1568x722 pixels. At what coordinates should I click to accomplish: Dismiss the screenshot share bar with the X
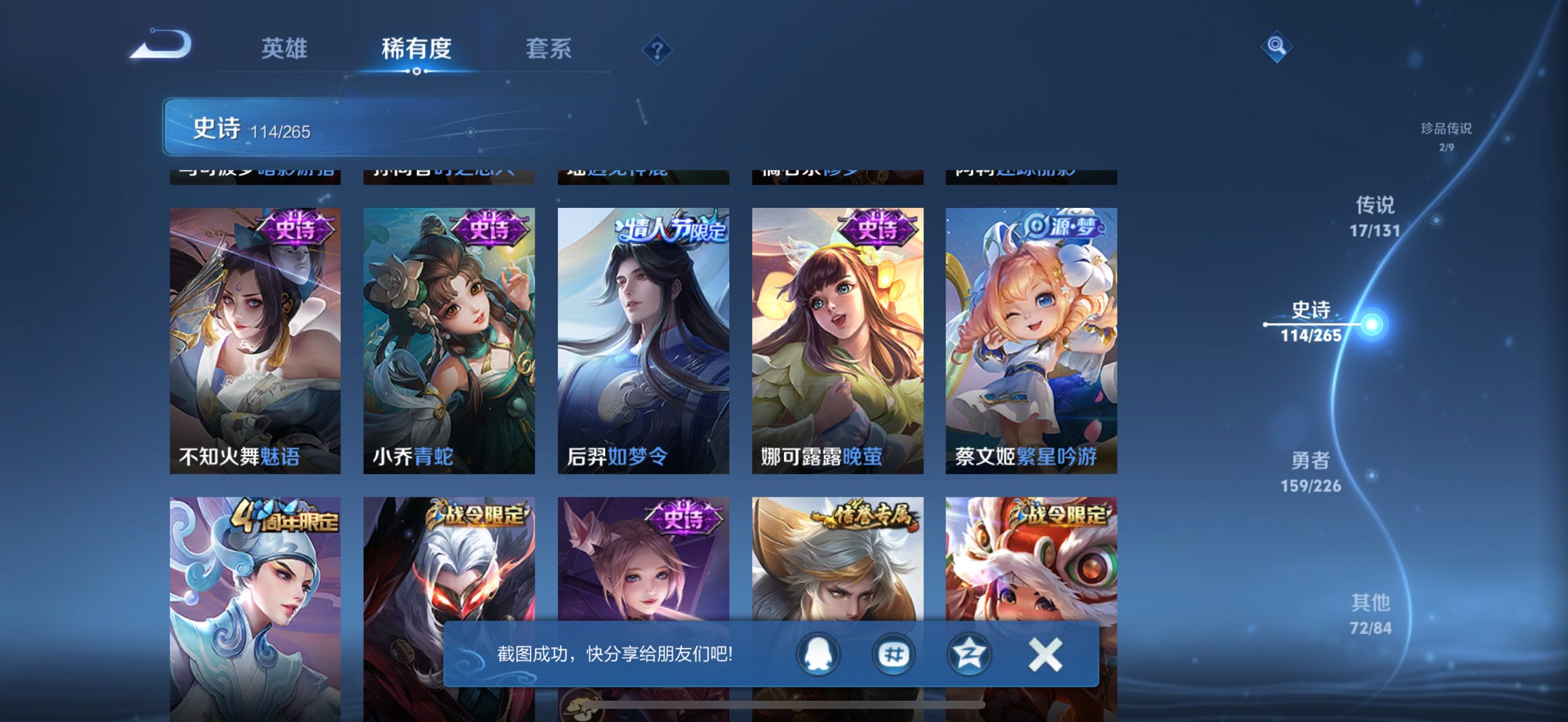pyautogui.click(x=1046, y=653)
